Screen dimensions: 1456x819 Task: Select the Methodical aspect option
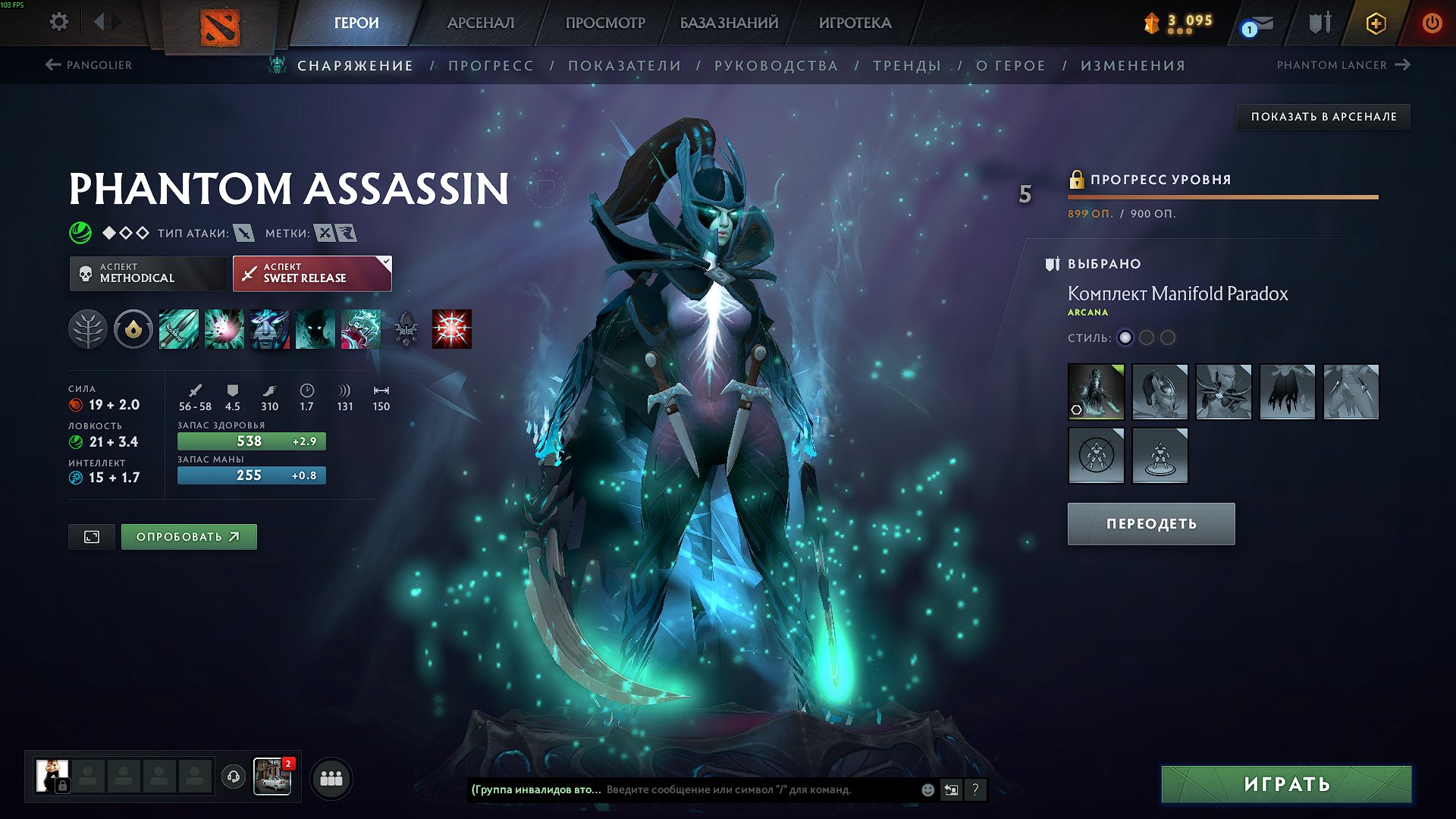pos(148,273)
